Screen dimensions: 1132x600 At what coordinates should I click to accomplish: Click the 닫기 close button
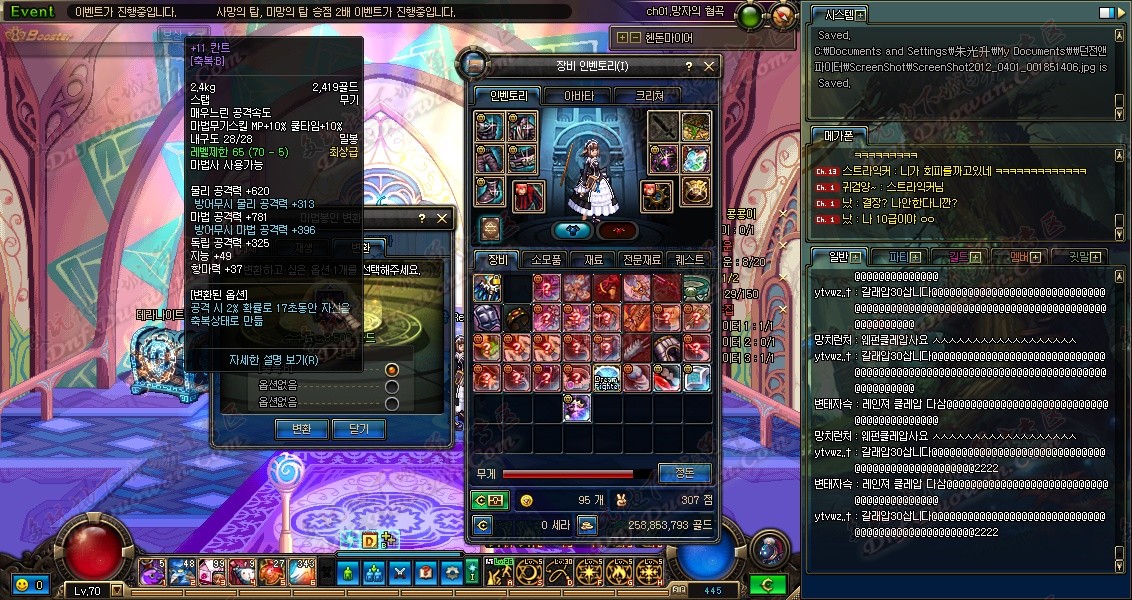point(359,428)
